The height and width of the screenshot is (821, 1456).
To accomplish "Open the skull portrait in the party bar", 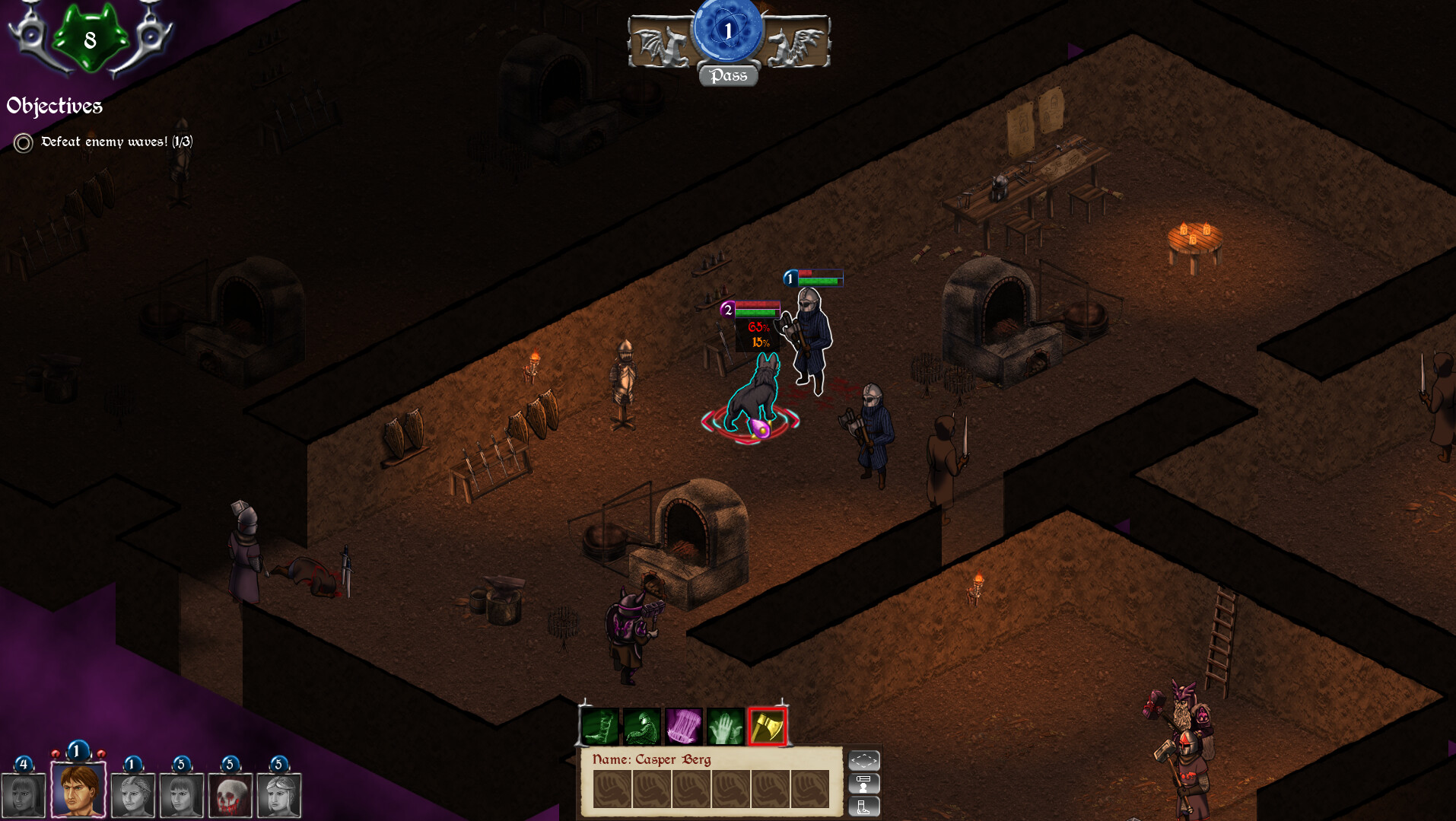I will 229,794.
